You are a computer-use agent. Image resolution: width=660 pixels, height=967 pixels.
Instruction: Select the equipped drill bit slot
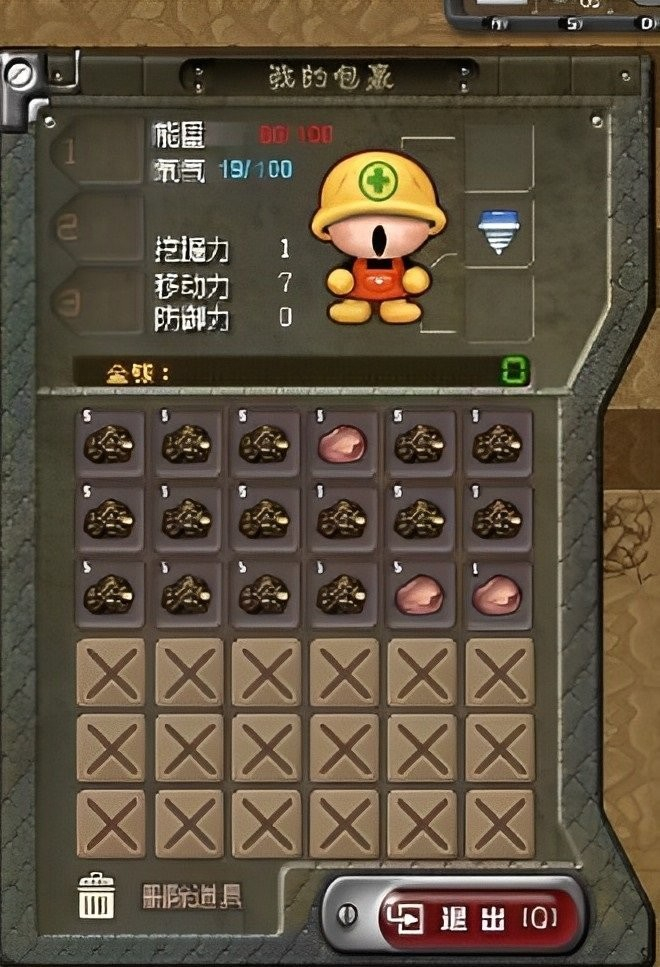click(x=498, y=235)
